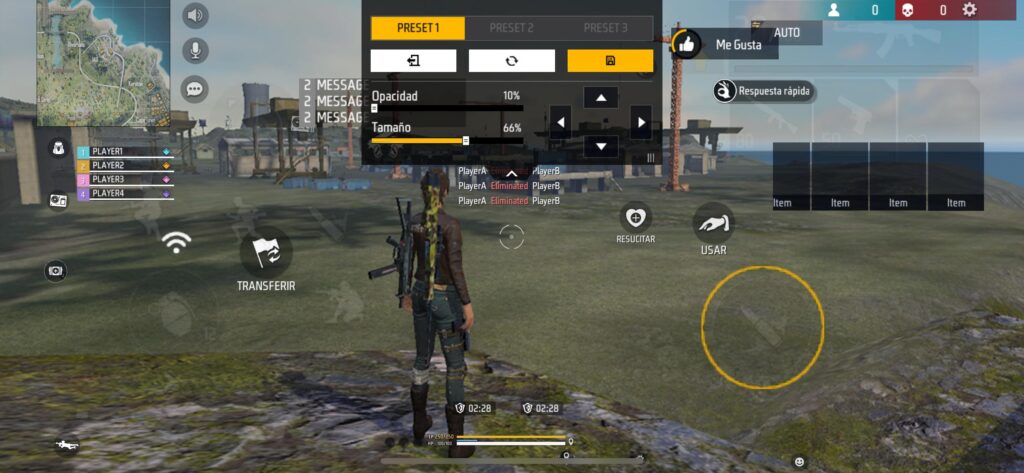Screen dimensions: 1024x473
Task: Move the element right with the right arrow
Action: [640, 123]
